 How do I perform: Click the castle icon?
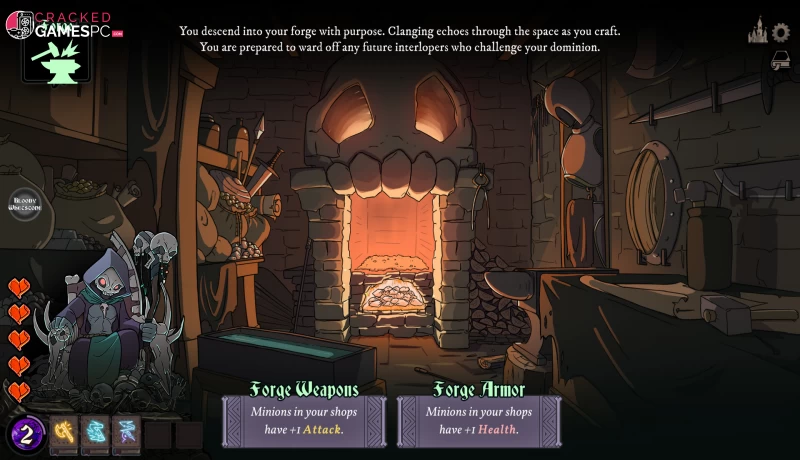point(757,32)
